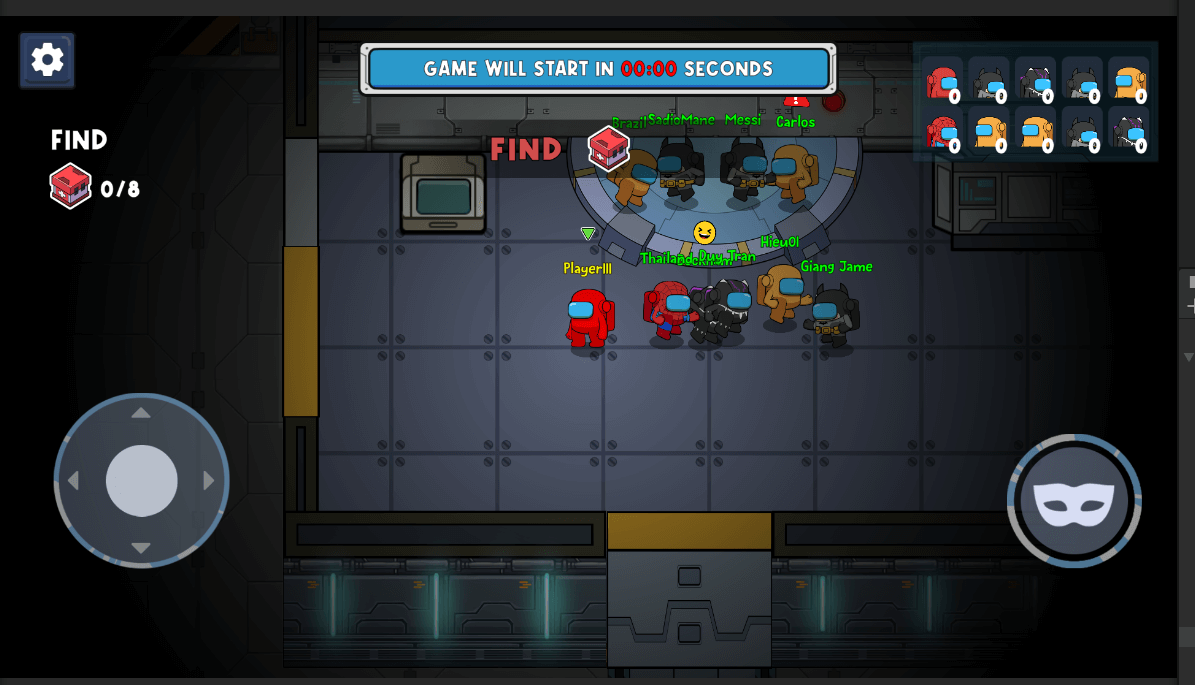Viewport: 1195px width, 685px height.
Task: Tap the joystick's up arrow
Action: (141, 413)
